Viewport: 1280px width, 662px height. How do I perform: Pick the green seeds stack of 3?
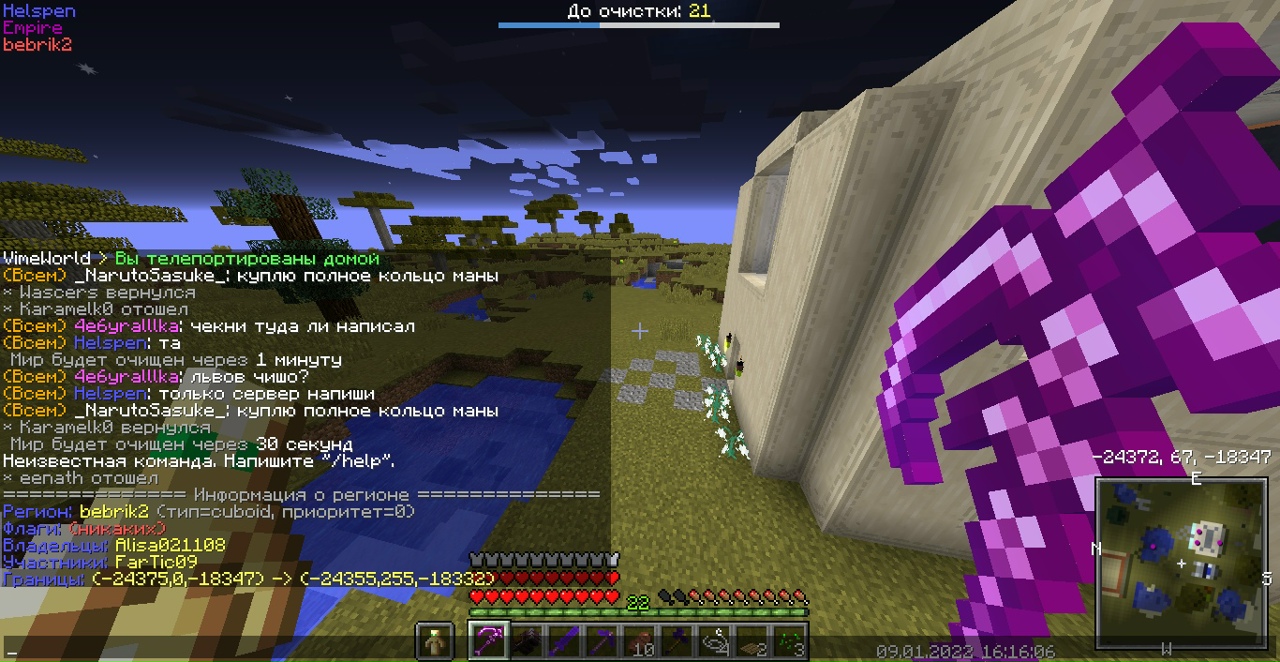coord(791,641)
